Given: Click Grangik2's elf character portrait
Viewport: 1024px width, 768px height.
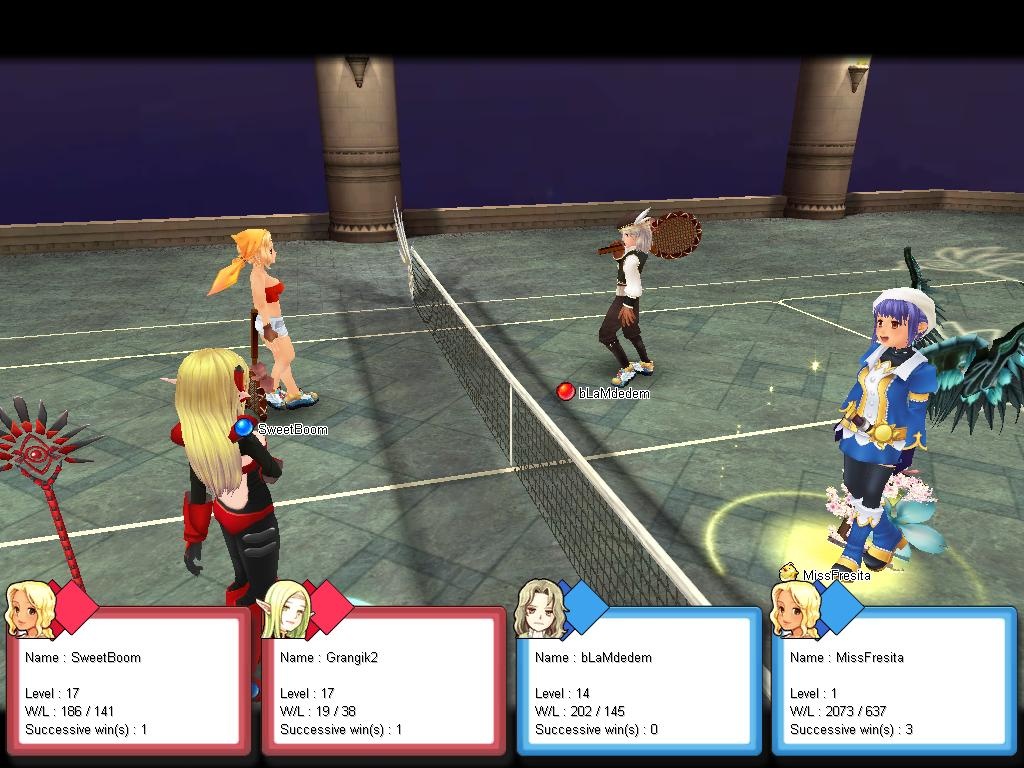Looking at the screenshot, I should 284,607.
